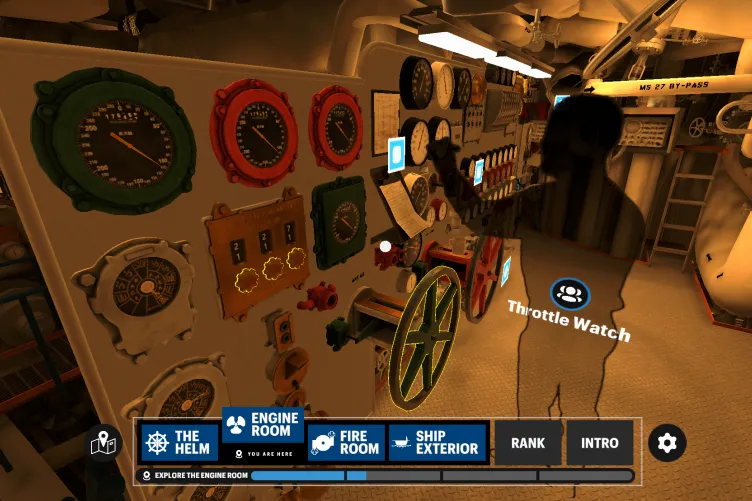
Task: Open the Rank panel
Action: click(x=528, y=443)
